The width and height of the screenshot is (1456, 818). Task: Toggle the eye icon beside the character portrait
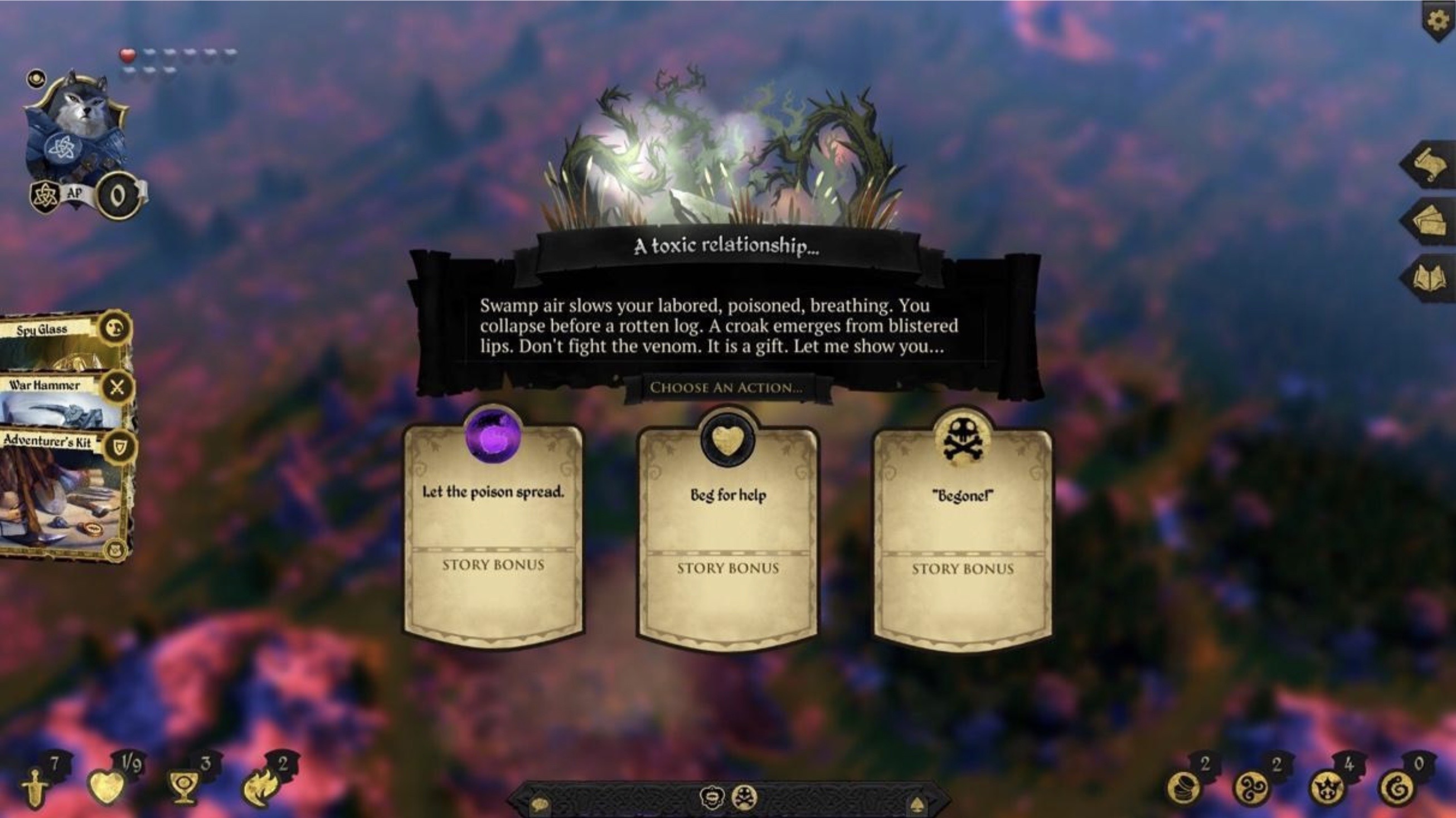(x=37, y=80)
